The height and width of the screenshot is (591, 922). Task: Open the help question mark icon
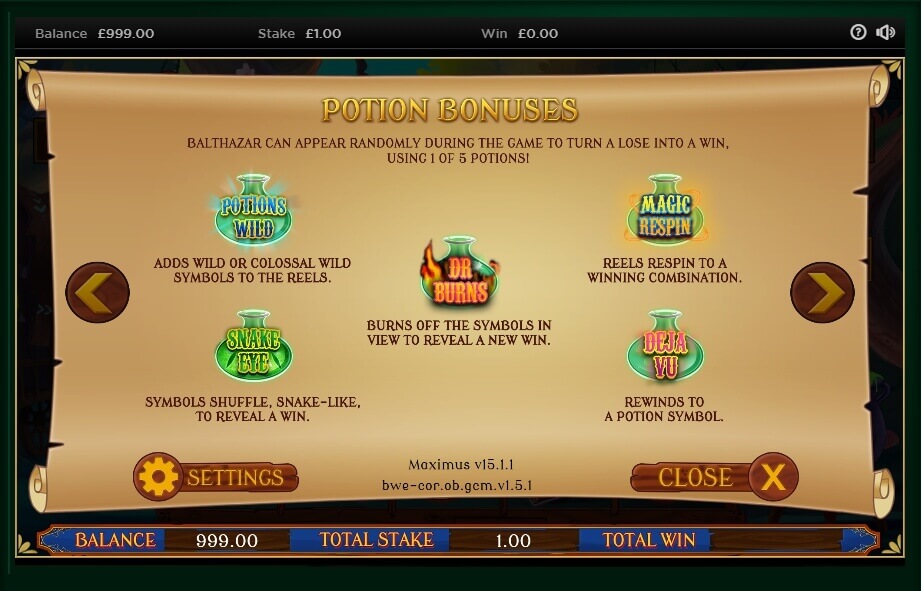[x=858, y=32]
